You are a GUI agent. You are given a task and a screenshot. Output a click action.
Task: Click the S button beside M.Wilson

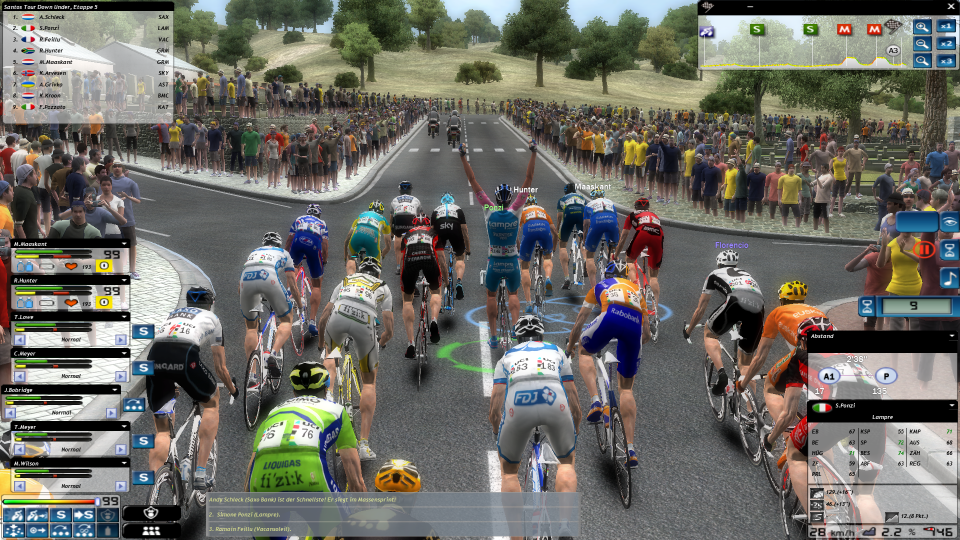point(143,477)
